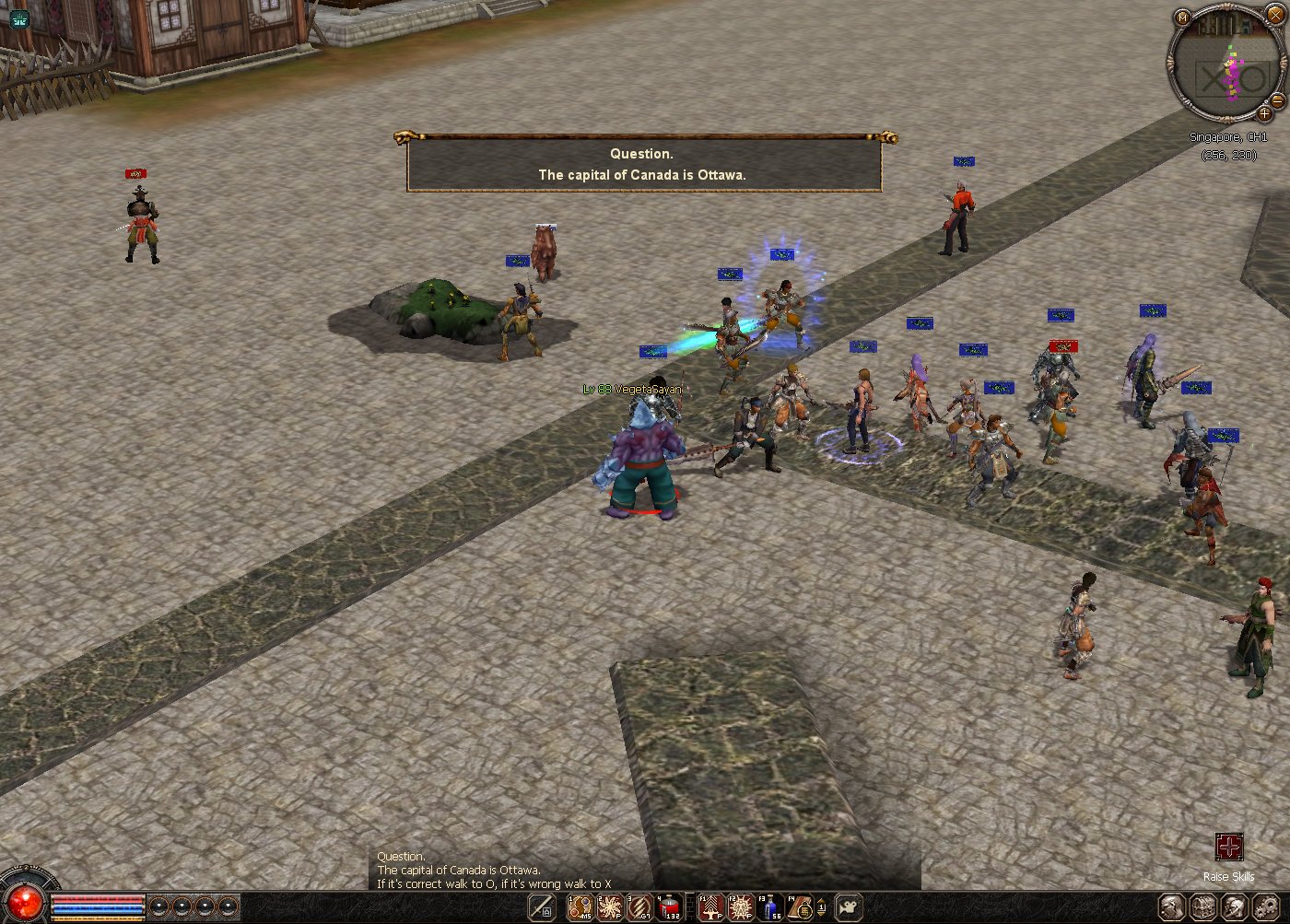Activate the orb skill in slot 1
This screenshot has height=924, width=1290.
[x=580, y=906]
